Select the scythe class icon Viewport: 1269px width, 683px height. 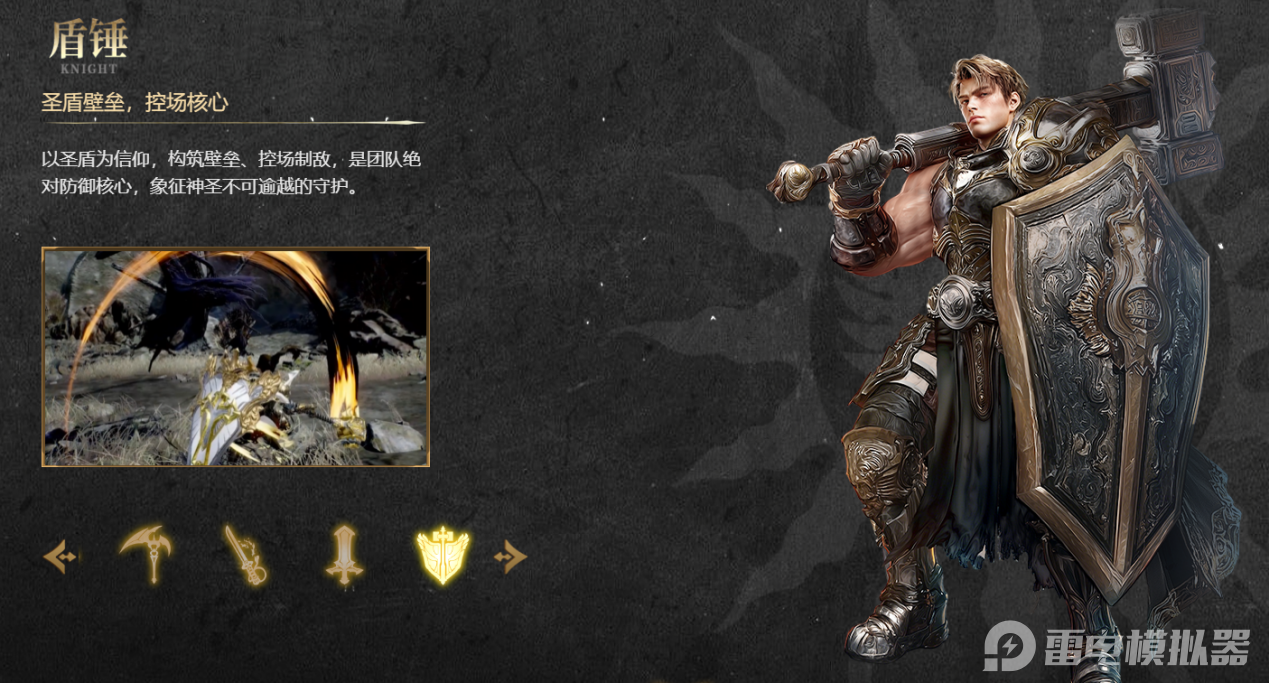(x=145, y=553)
